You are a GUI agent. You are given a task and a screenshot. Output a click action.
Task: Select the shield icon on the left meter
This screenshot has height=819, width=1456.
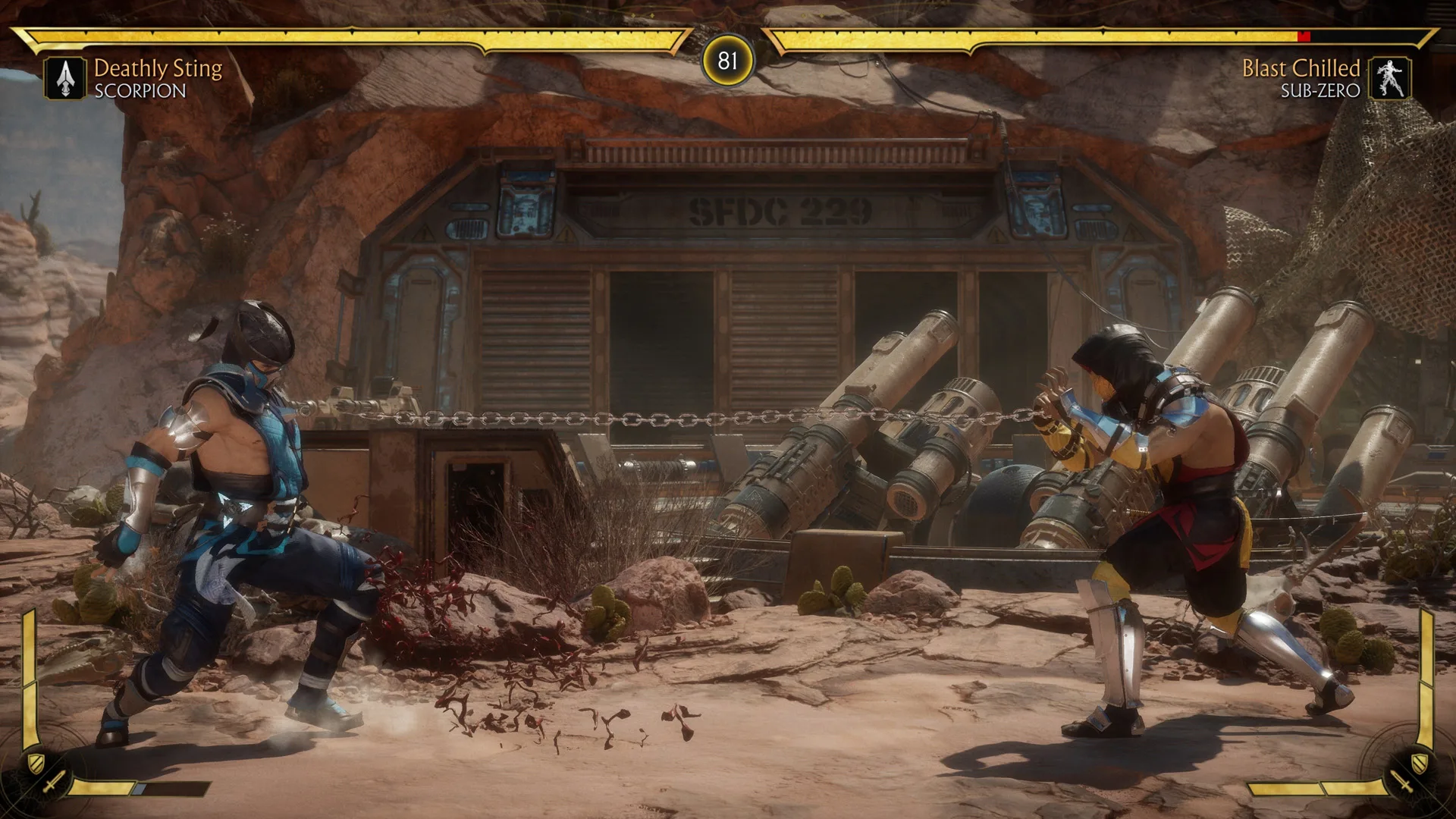(x=36, y=763)
